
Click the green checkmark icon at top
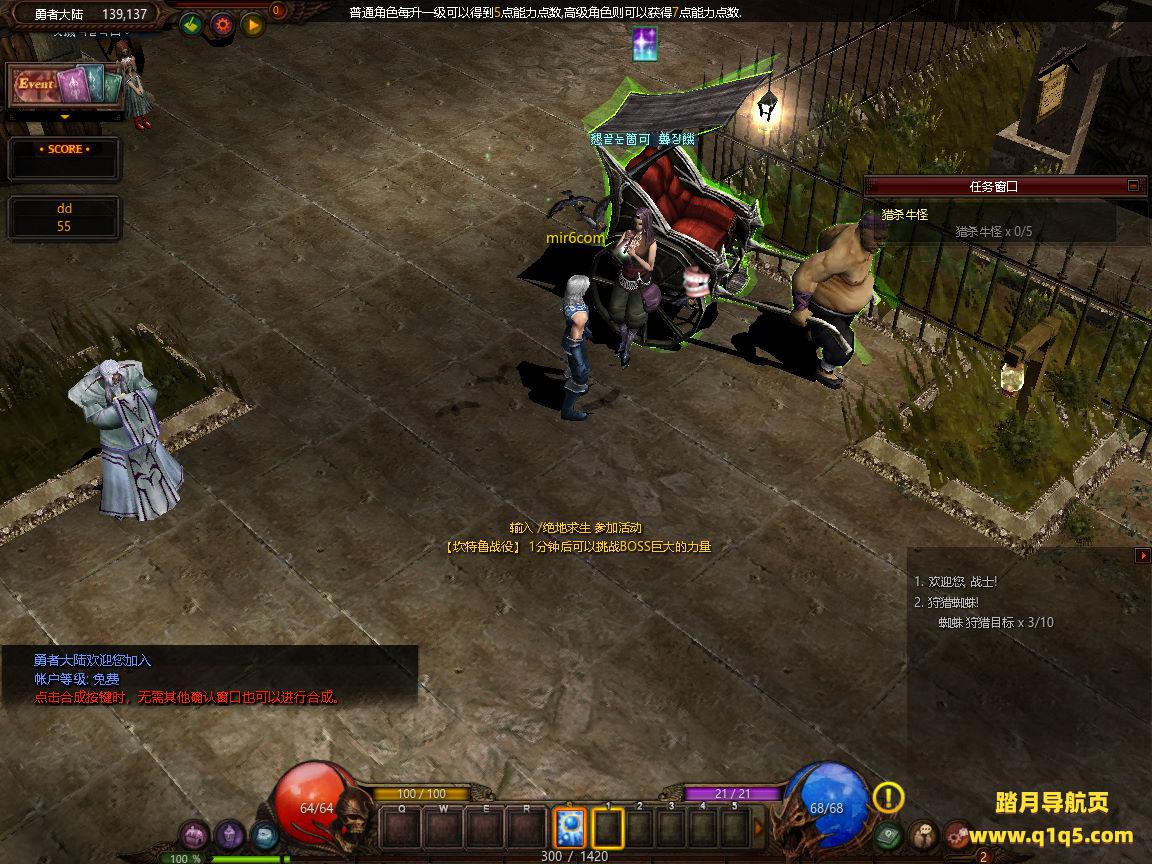(192, 25)
